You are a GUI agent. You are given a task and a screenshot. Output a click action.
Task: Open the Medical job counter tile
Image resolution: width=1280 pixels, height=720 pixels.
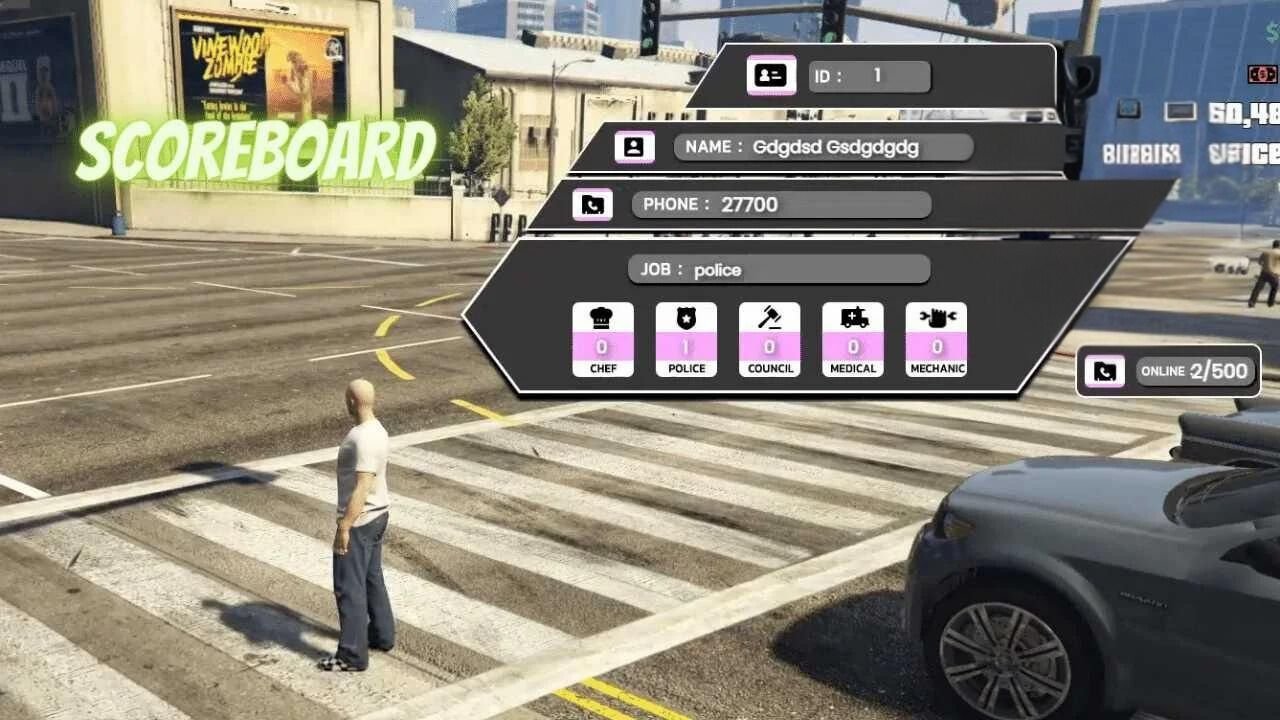click(853, 339)
